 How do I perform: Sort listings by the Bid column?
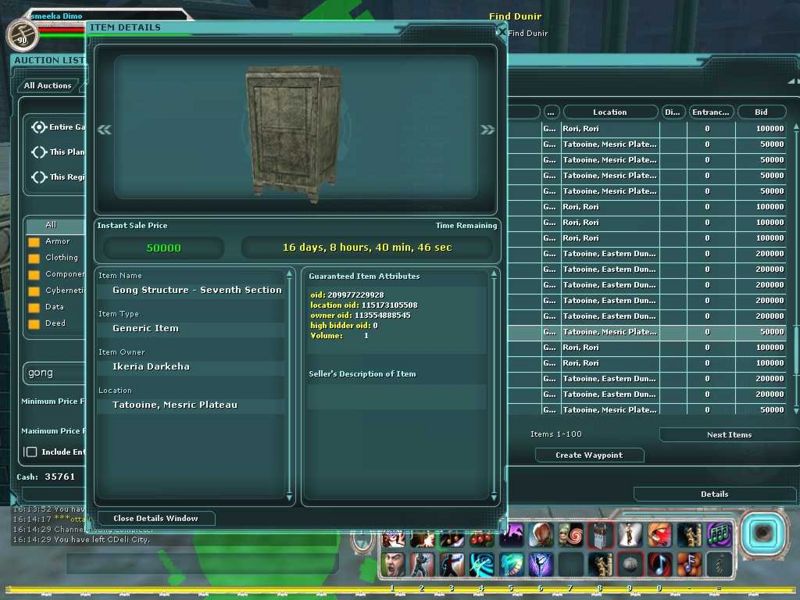click(762, 112)
